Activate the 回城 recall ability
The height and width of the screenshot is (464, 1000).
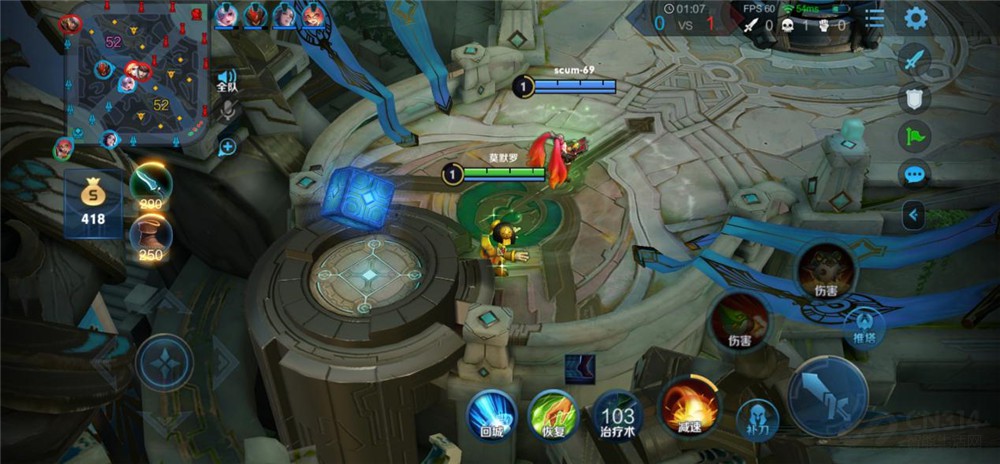coord(492,413)
